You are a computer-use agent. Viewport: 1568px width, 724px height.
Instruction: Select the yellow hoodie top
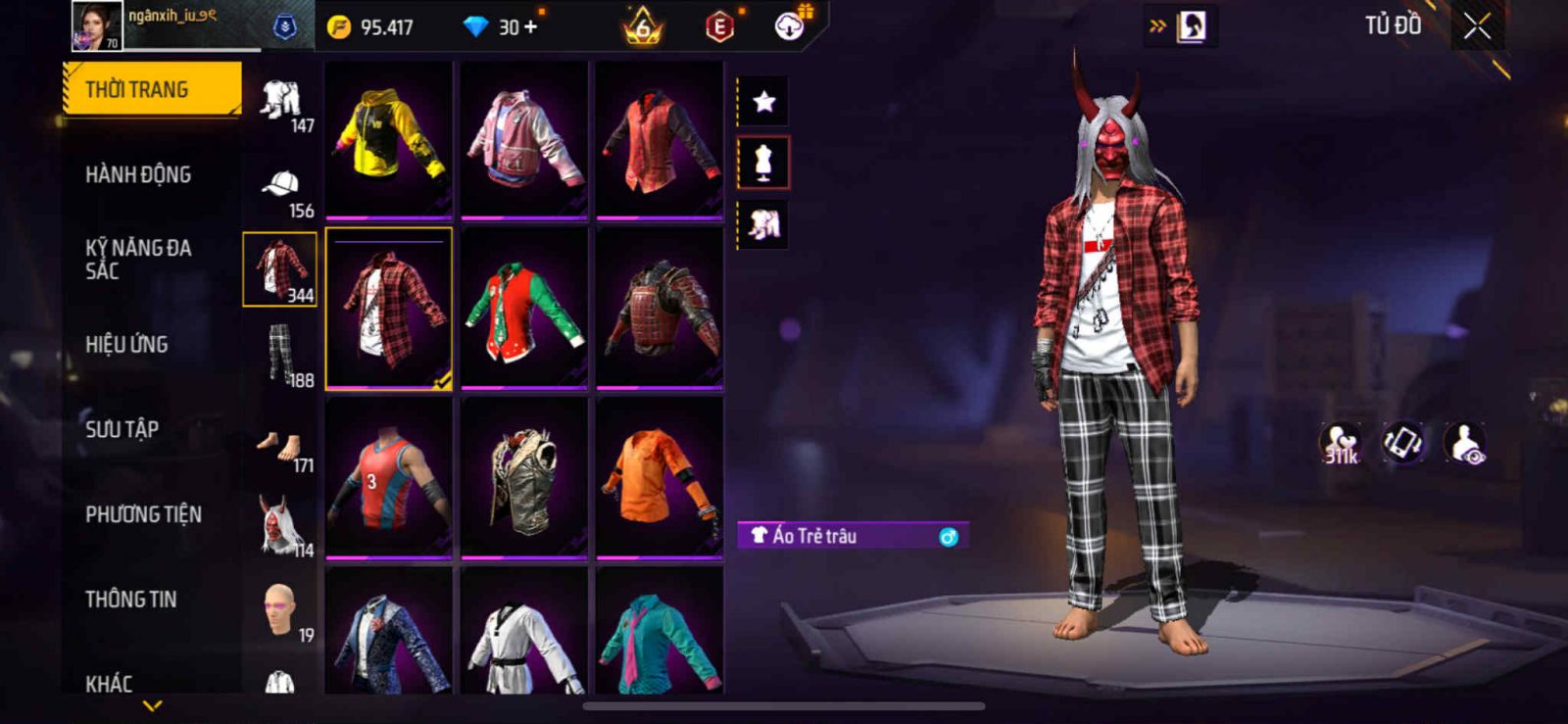[388, 138]
